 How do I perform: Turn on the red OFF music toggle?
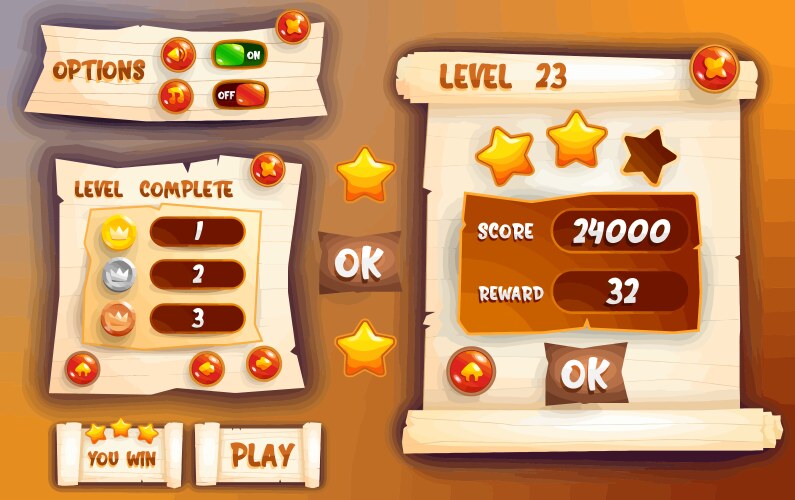(x=240, y=96)
